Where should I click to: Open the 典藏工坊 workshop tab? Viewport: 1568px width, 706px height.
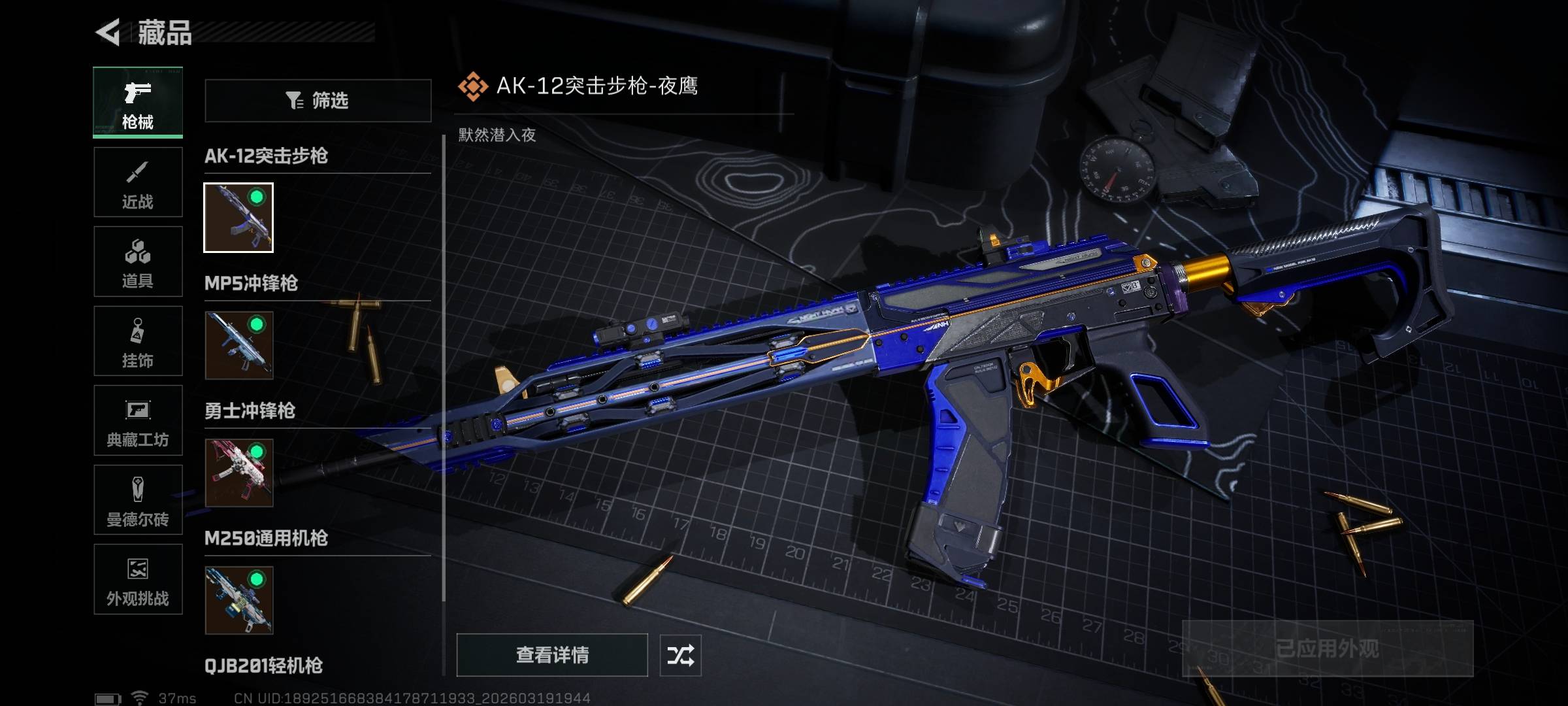point(138,421)
